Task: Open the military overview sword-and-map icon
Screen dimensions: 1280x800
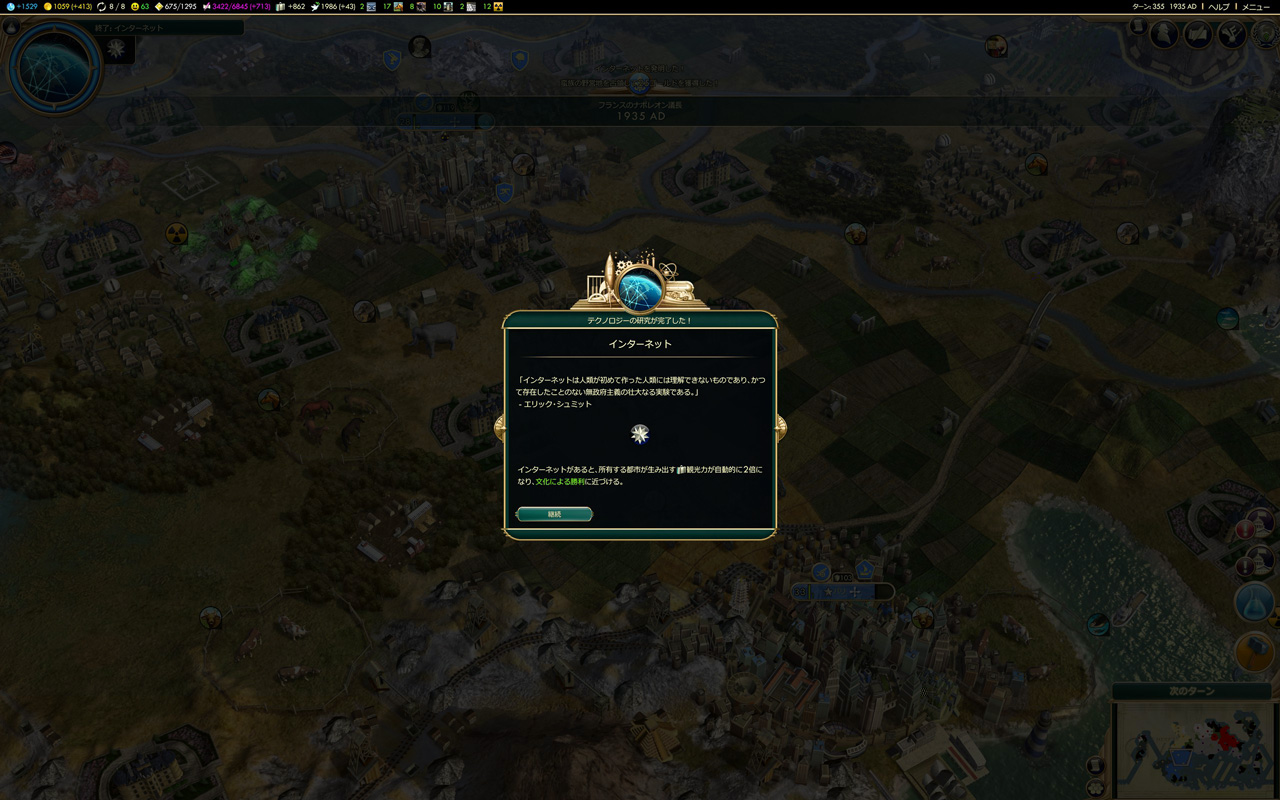Action: tap(1198, 35)
